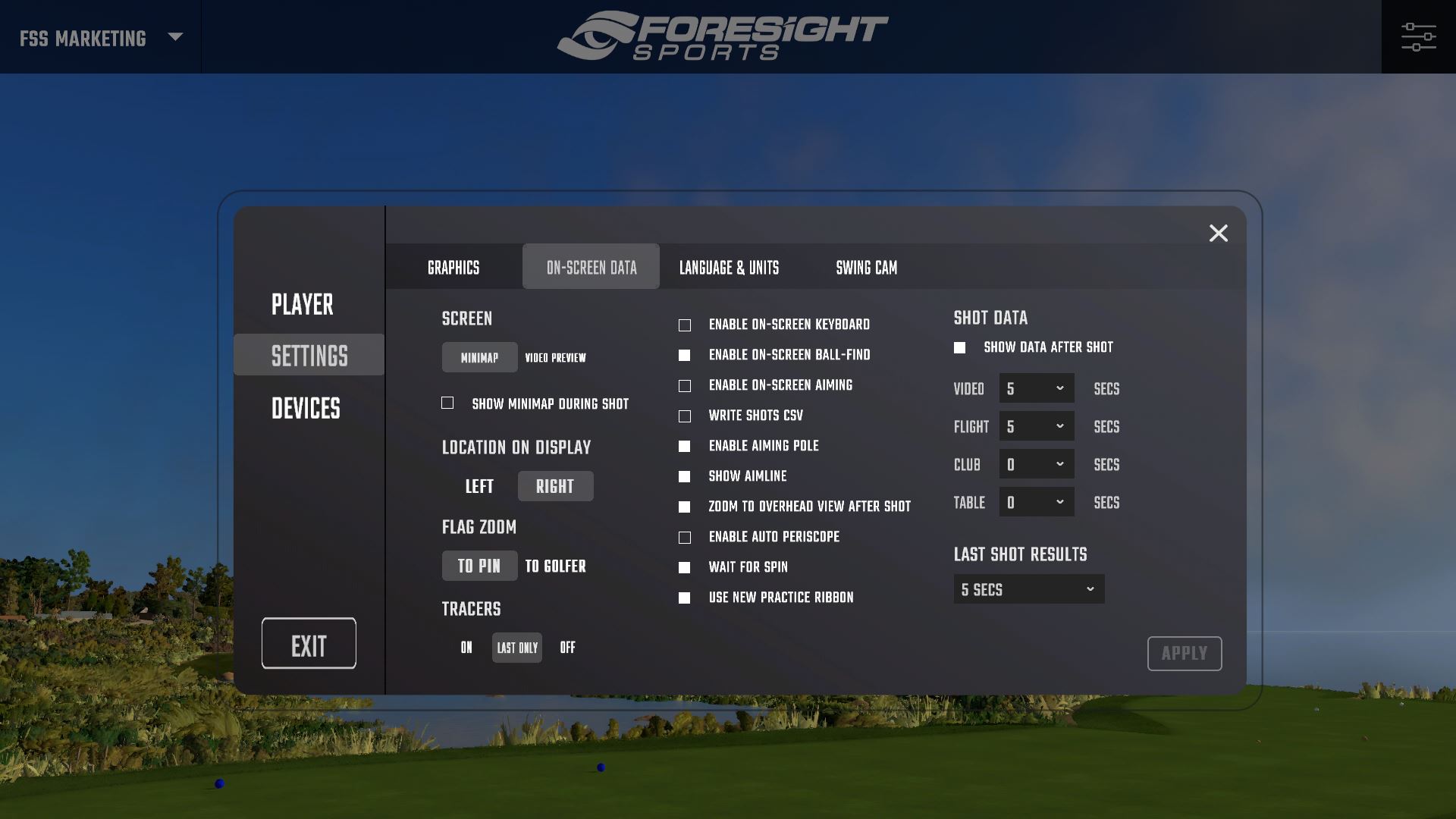Switch to the Graphics tab
Screen dimensions: 1456x819
click(x=453, y=267)
